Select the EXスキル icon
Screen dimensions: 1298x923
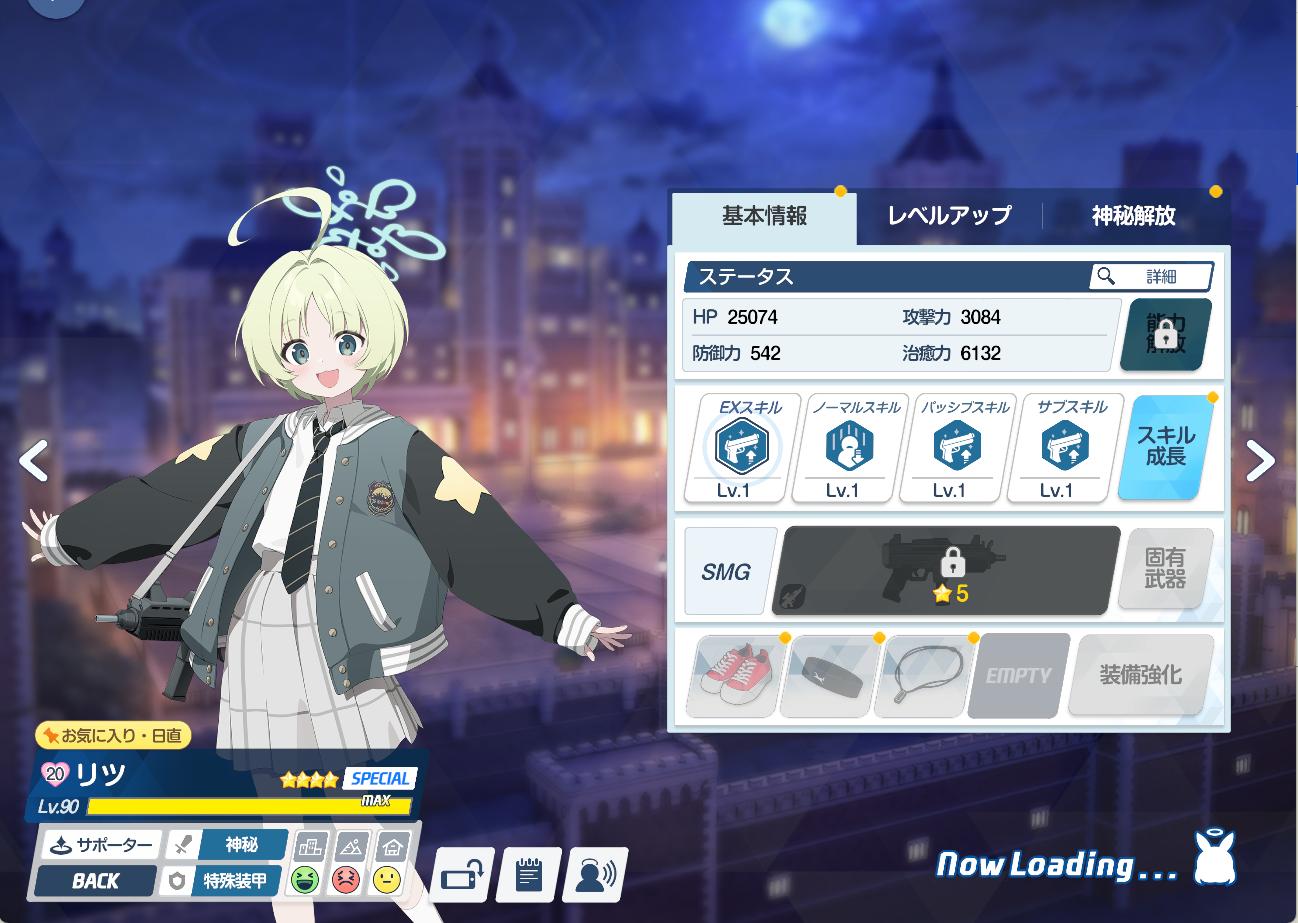point(742,448)
